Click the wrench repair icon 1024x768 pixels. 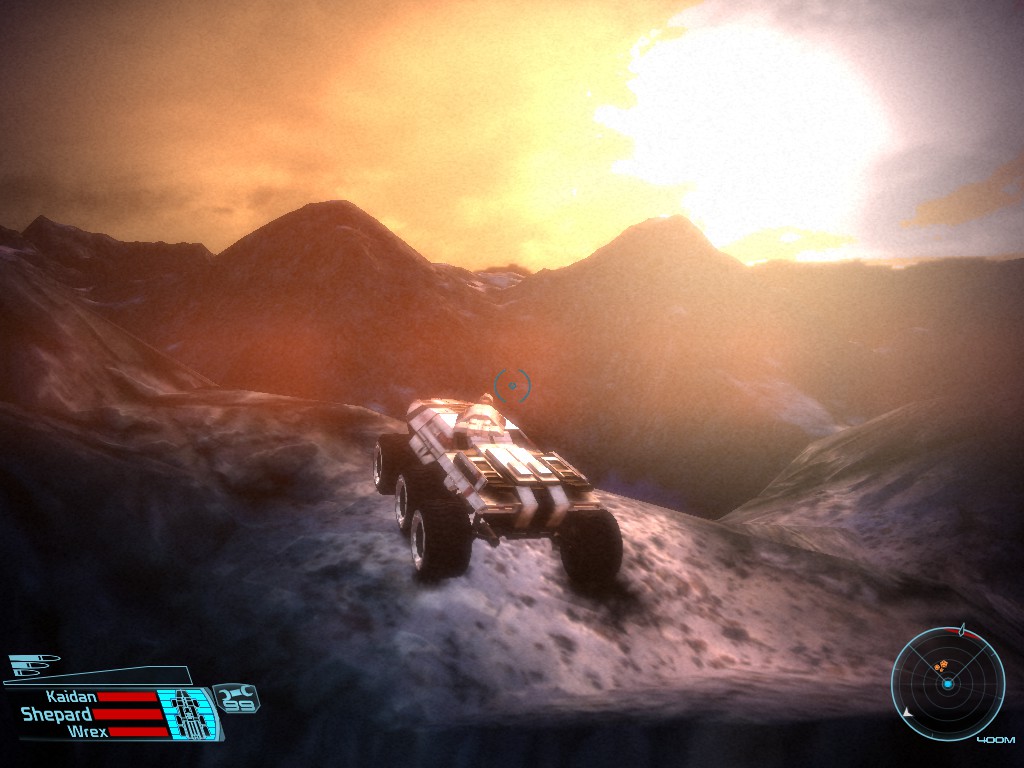pyautogui.click(x=235, y=691)
